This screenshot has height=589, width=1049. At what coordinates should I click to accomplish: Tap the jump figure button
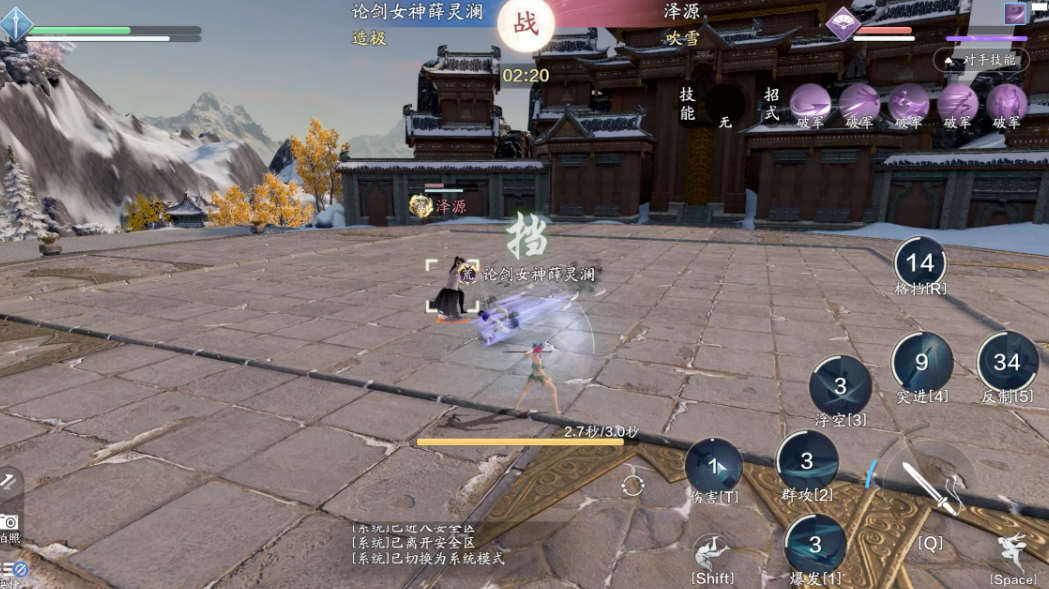[1013, 553]
